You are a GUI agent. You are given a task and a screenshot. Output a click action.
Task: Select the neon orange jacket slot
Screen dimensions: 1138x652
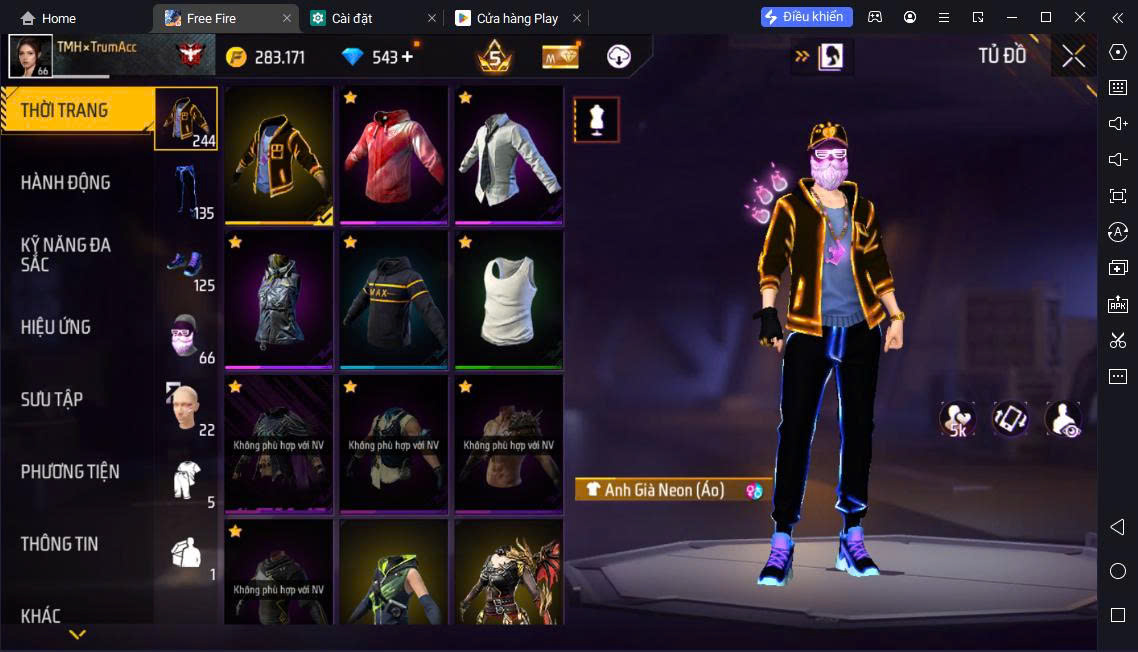[x=279, y=155]
